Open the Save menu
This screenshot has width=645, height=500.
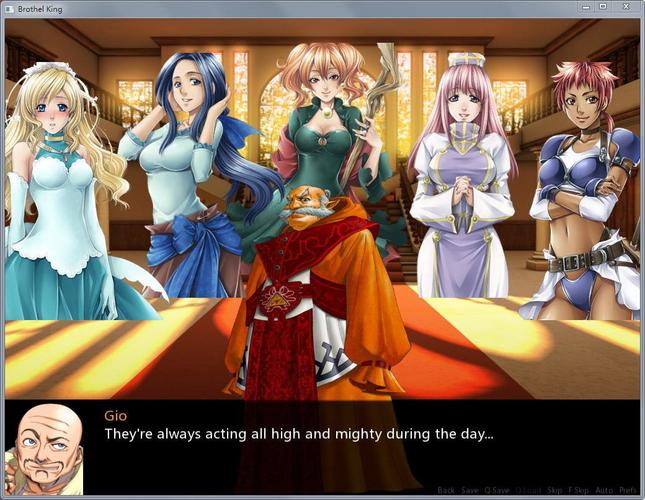coord(470,490)
